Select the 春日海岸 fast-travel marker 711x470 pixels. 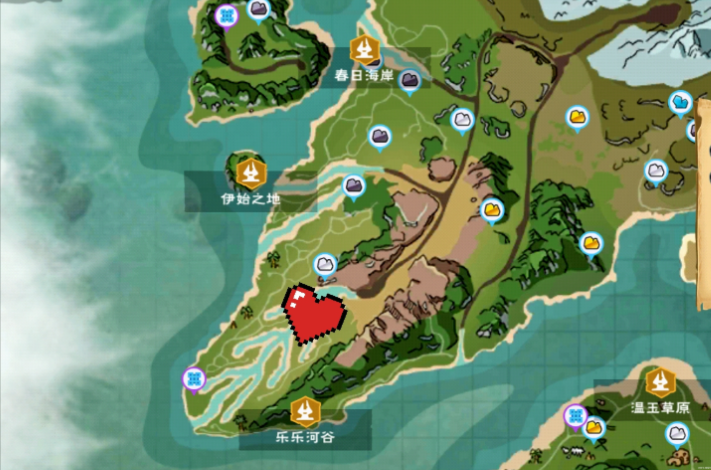(363, 48)
